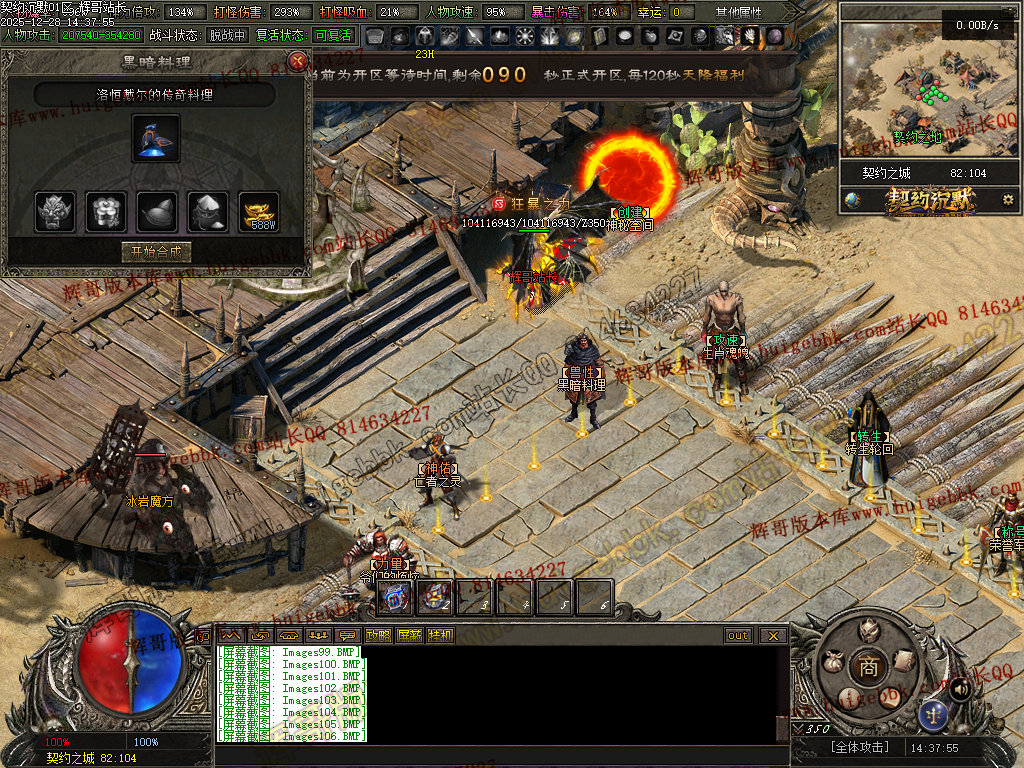
Task: Close the 黑暗料理 crafting window
Action: coord(297,61)
